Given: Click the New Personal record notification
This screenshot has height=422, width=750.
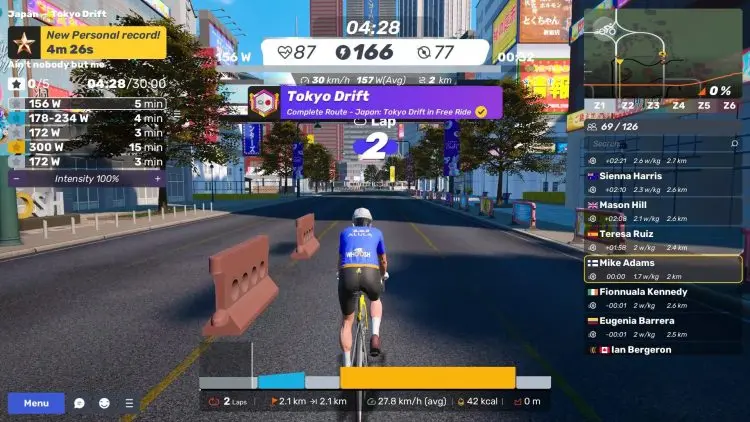Looking at the screenshot, I should point(88,43).
